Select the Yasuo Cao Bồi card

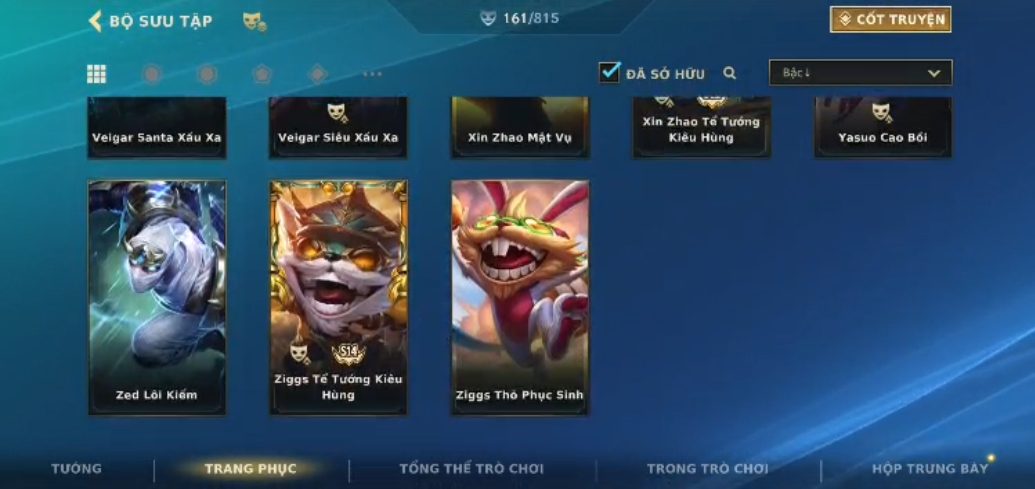tap(883, 128)
